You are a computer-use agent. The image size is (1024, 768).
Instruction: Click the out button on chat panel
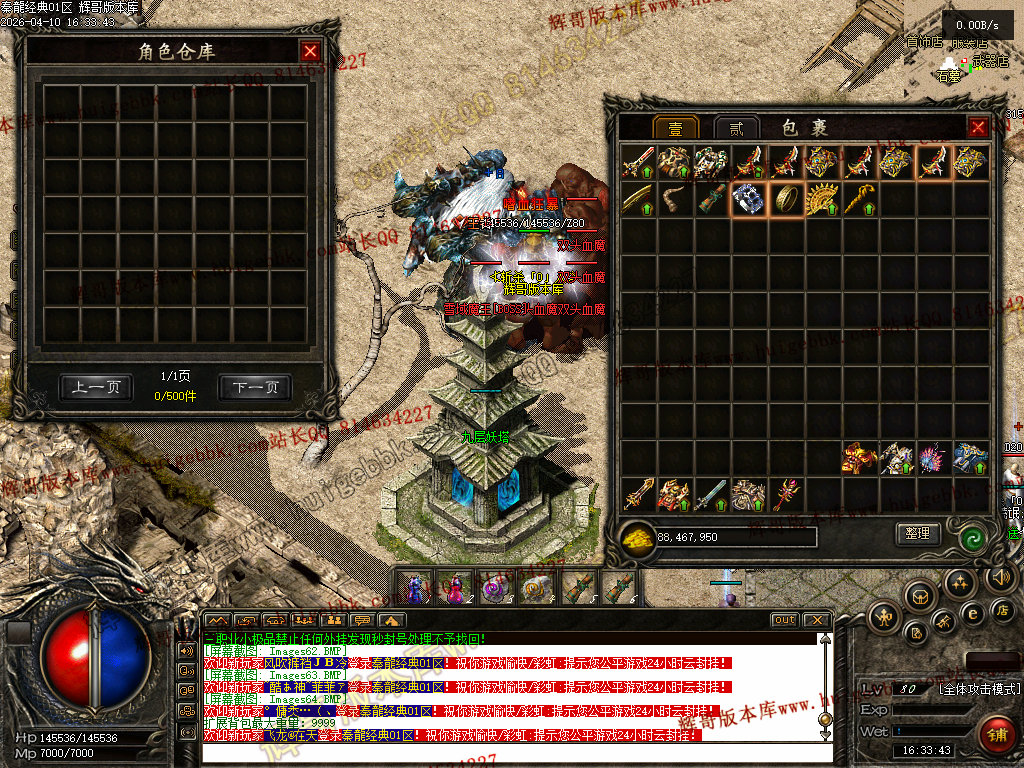click(x=784, y=620)
